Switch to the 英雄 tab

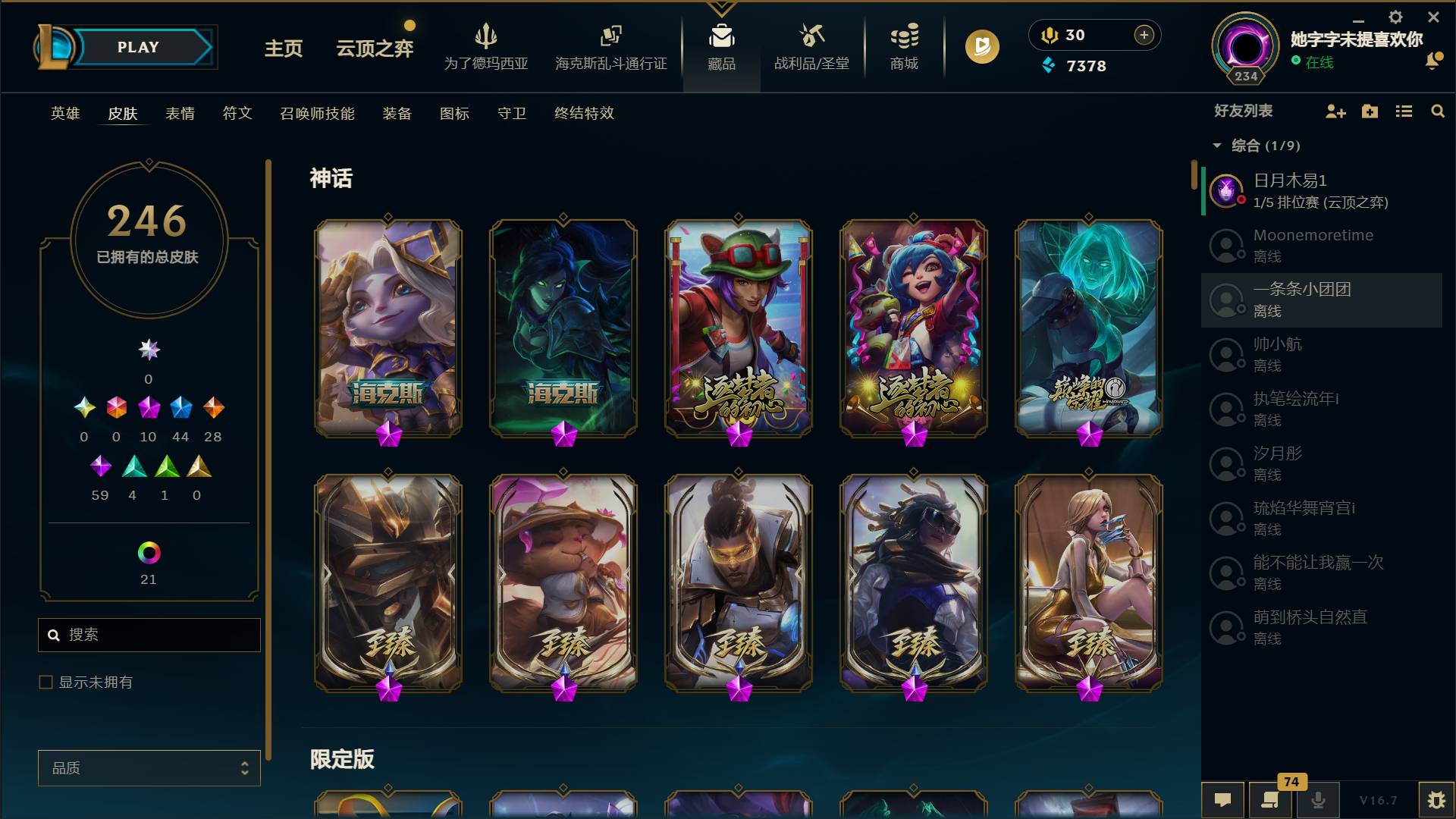point(64,114)
